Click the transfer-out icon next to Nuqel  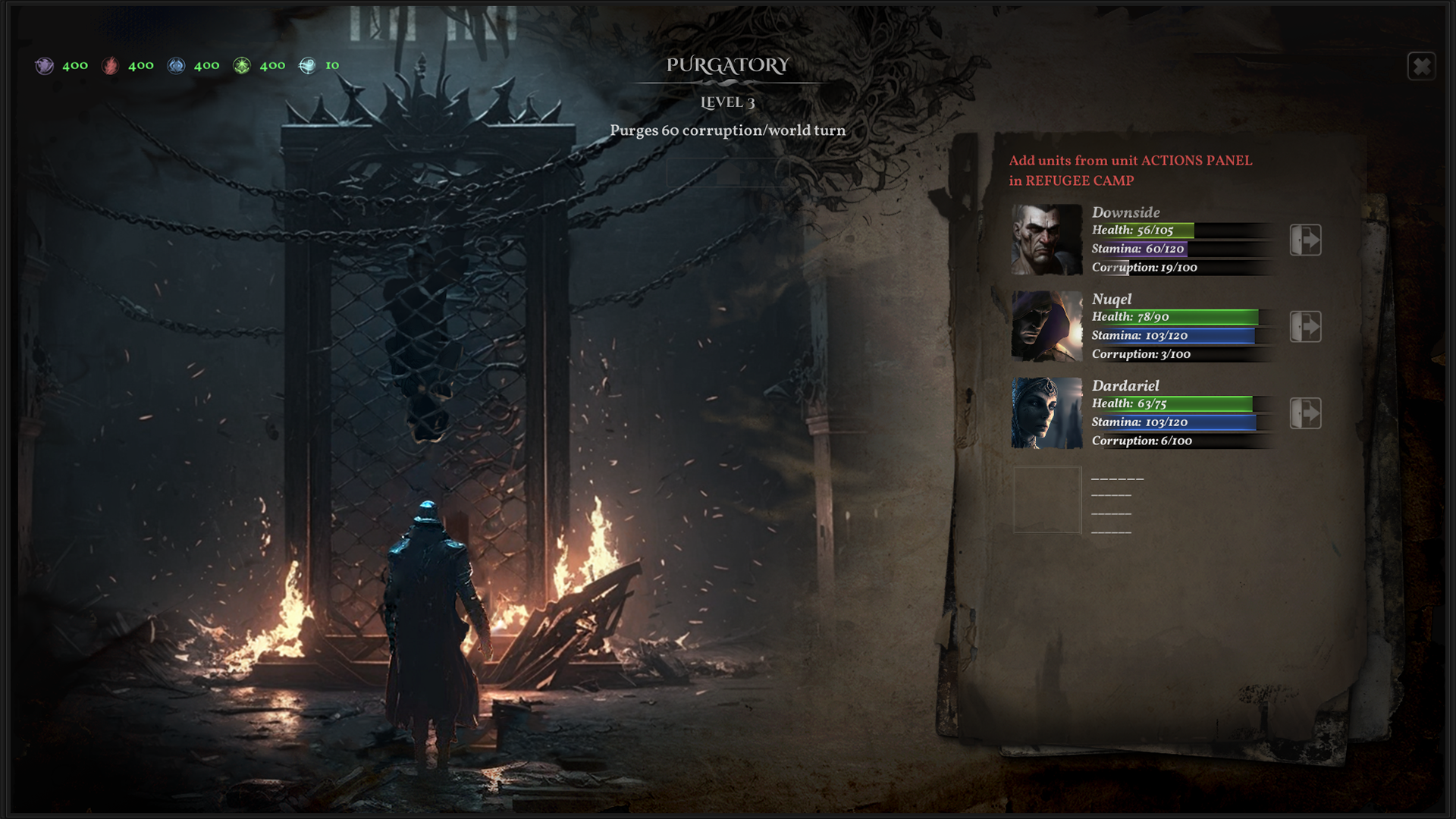tap(1305, 326)
